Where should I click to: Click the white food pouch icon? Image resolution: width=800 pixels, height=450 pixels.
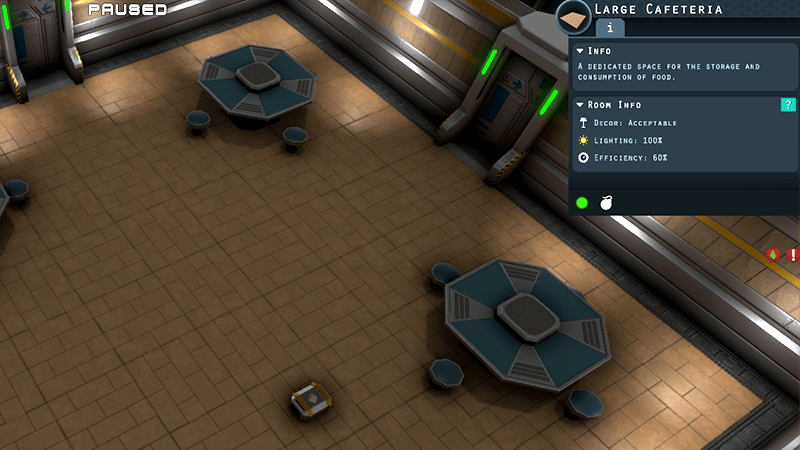tap(606, 203)
